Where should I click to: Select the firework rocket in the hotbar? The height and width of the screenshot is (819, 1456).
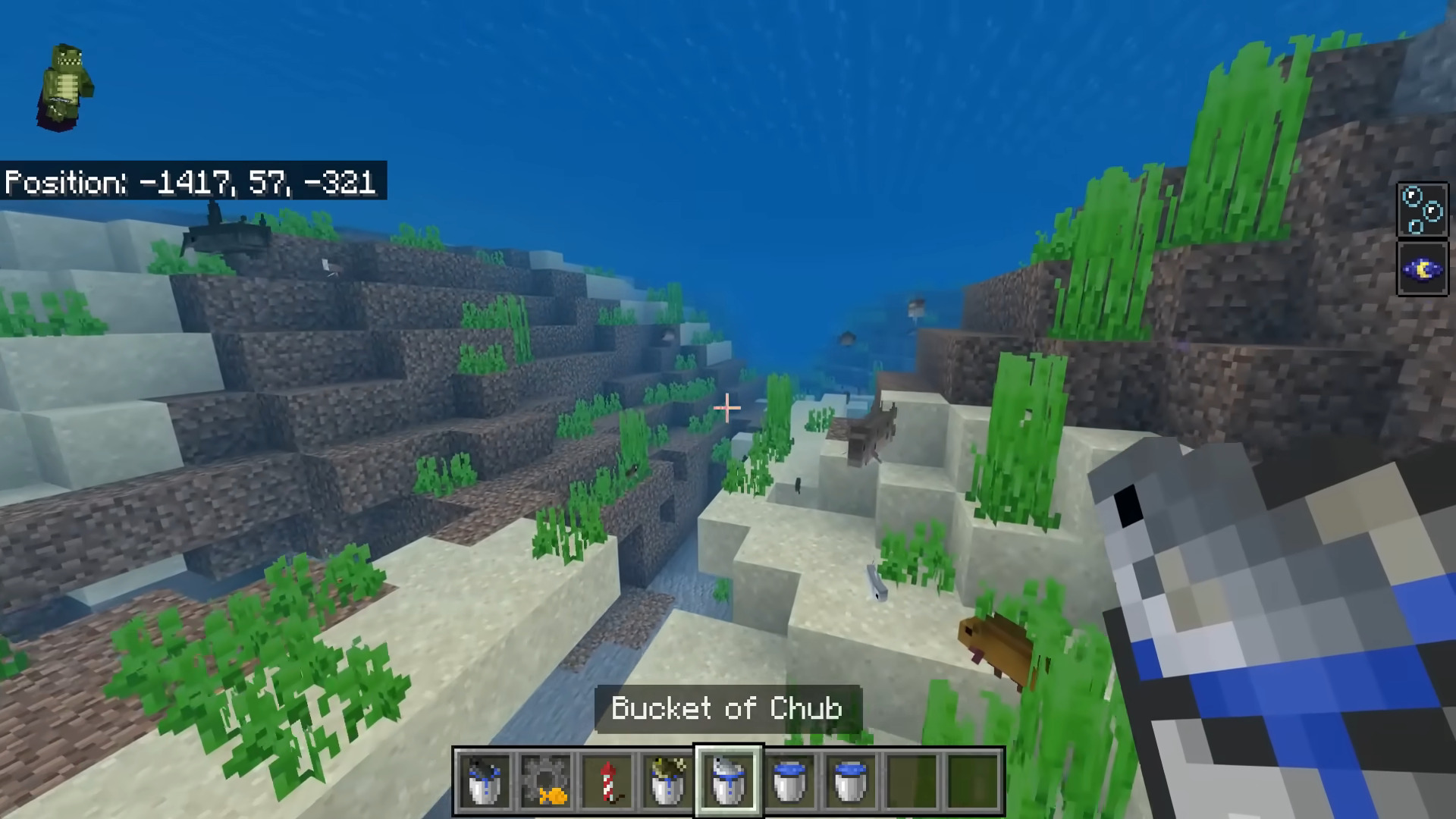tap(607, 781)
